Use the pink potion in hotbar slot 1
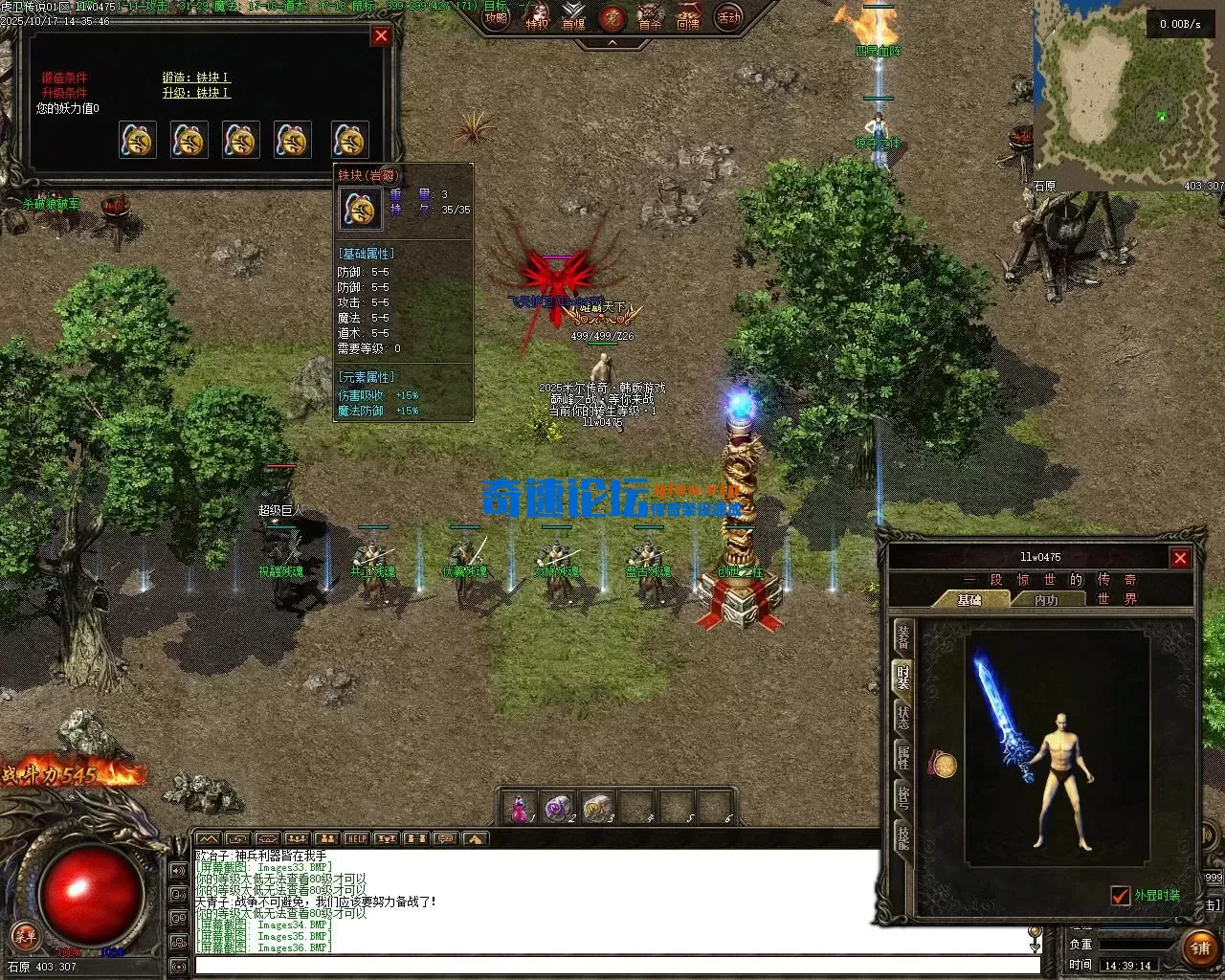This screenshot has height=980, width=1225. 520,809
